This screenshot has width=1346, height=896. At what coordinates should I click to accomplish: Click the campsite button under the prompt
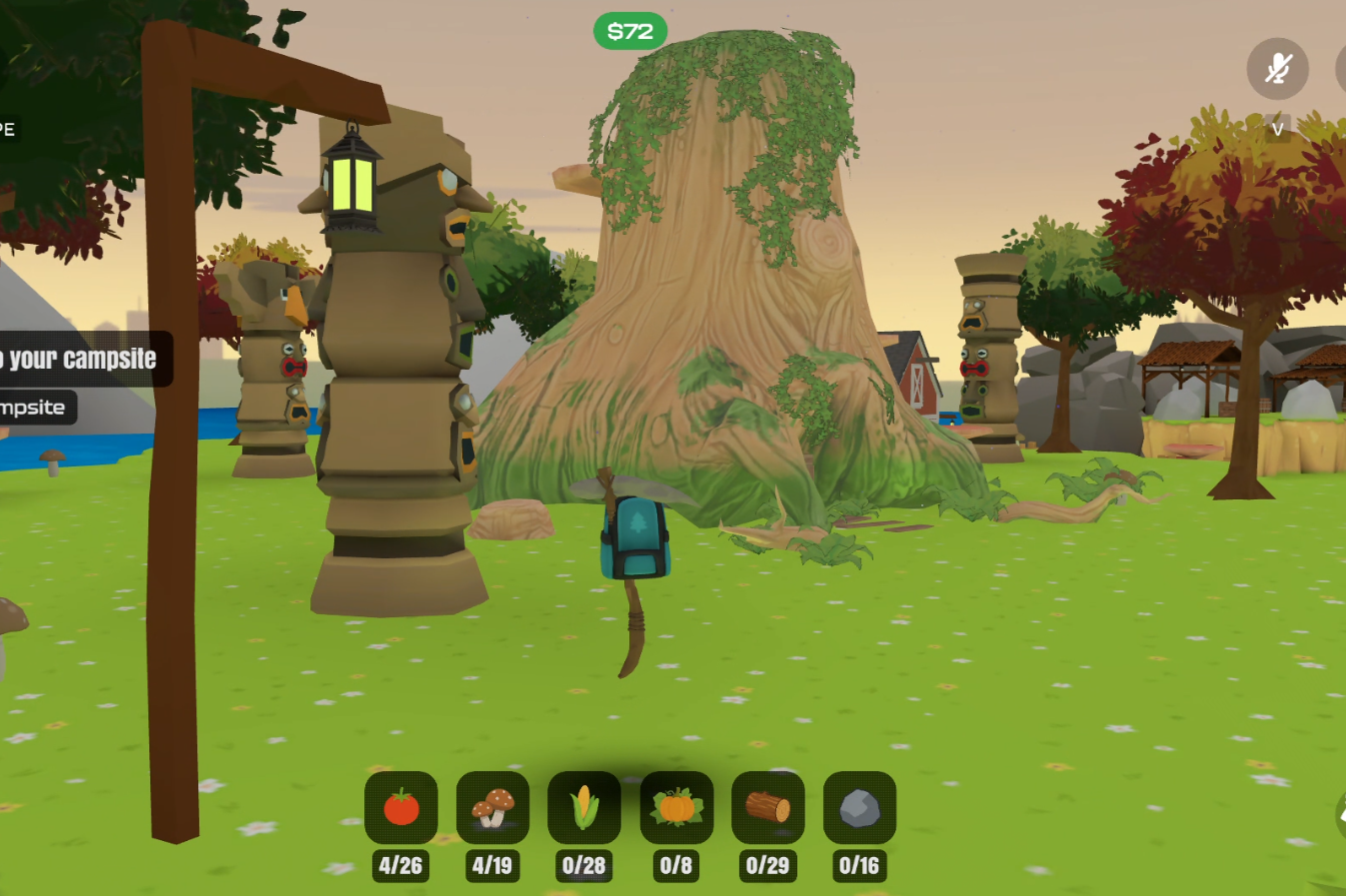point(36,407)
